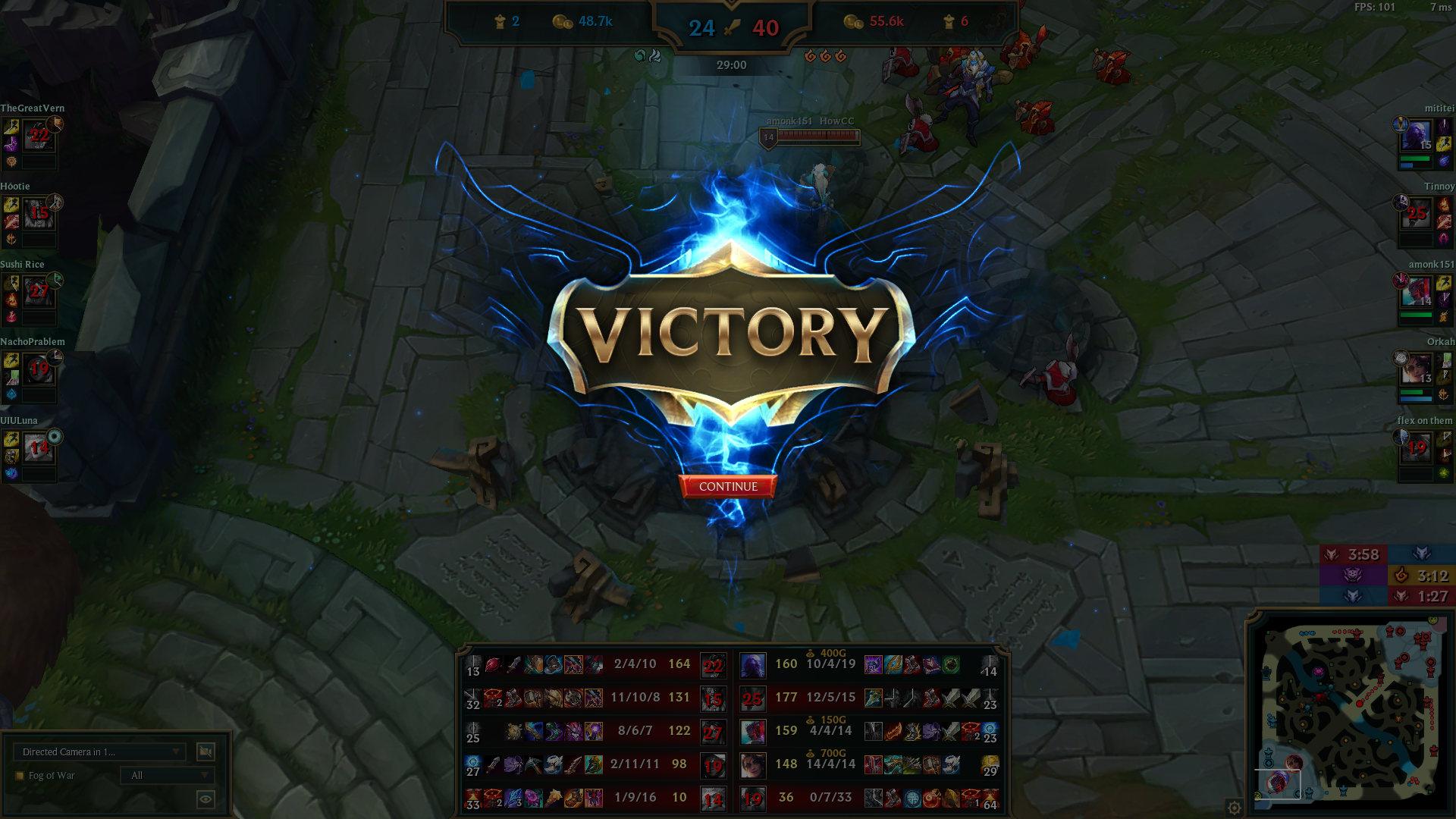
Task: Toggle the eye visibility icon in the camera panel
Action: point(206,800)
